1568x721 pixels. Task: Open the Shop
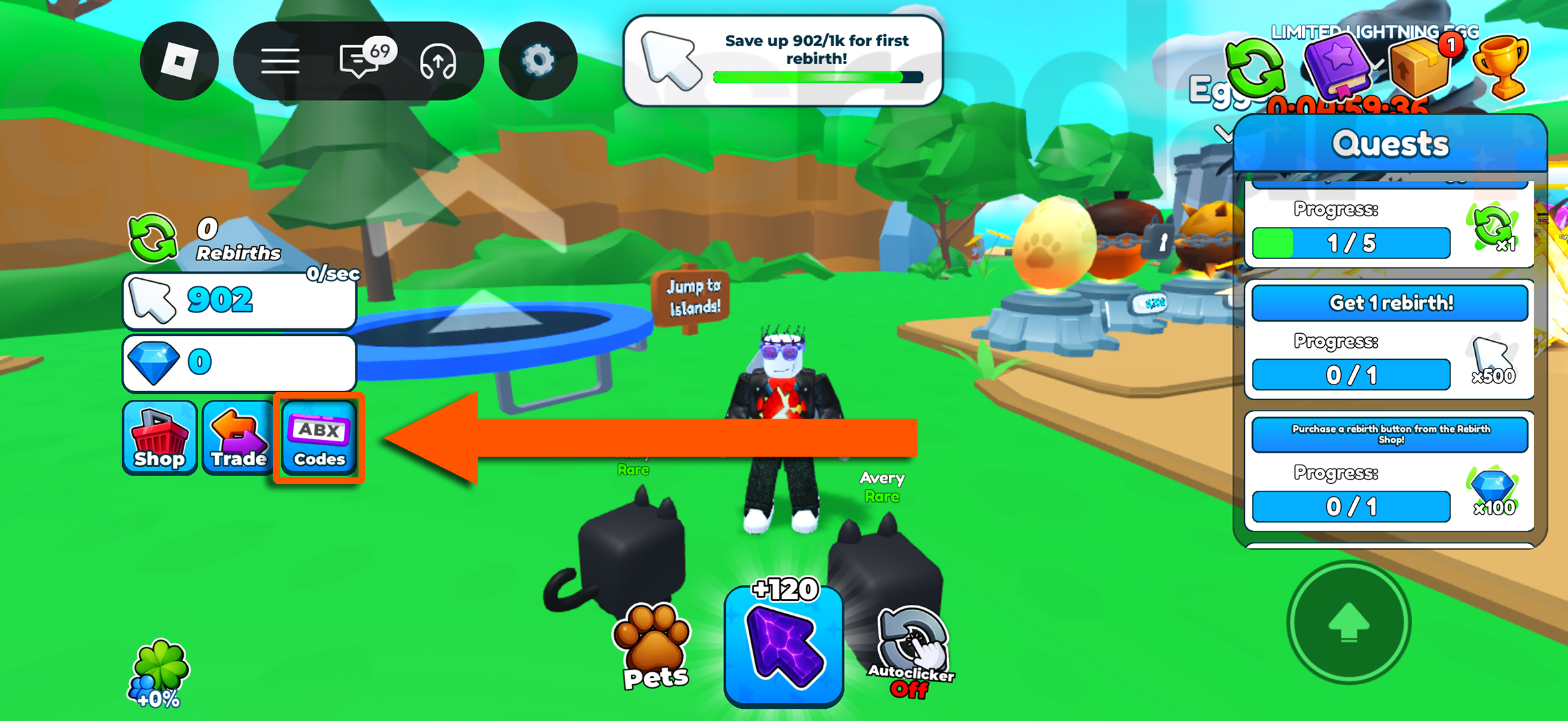(159, 439)
